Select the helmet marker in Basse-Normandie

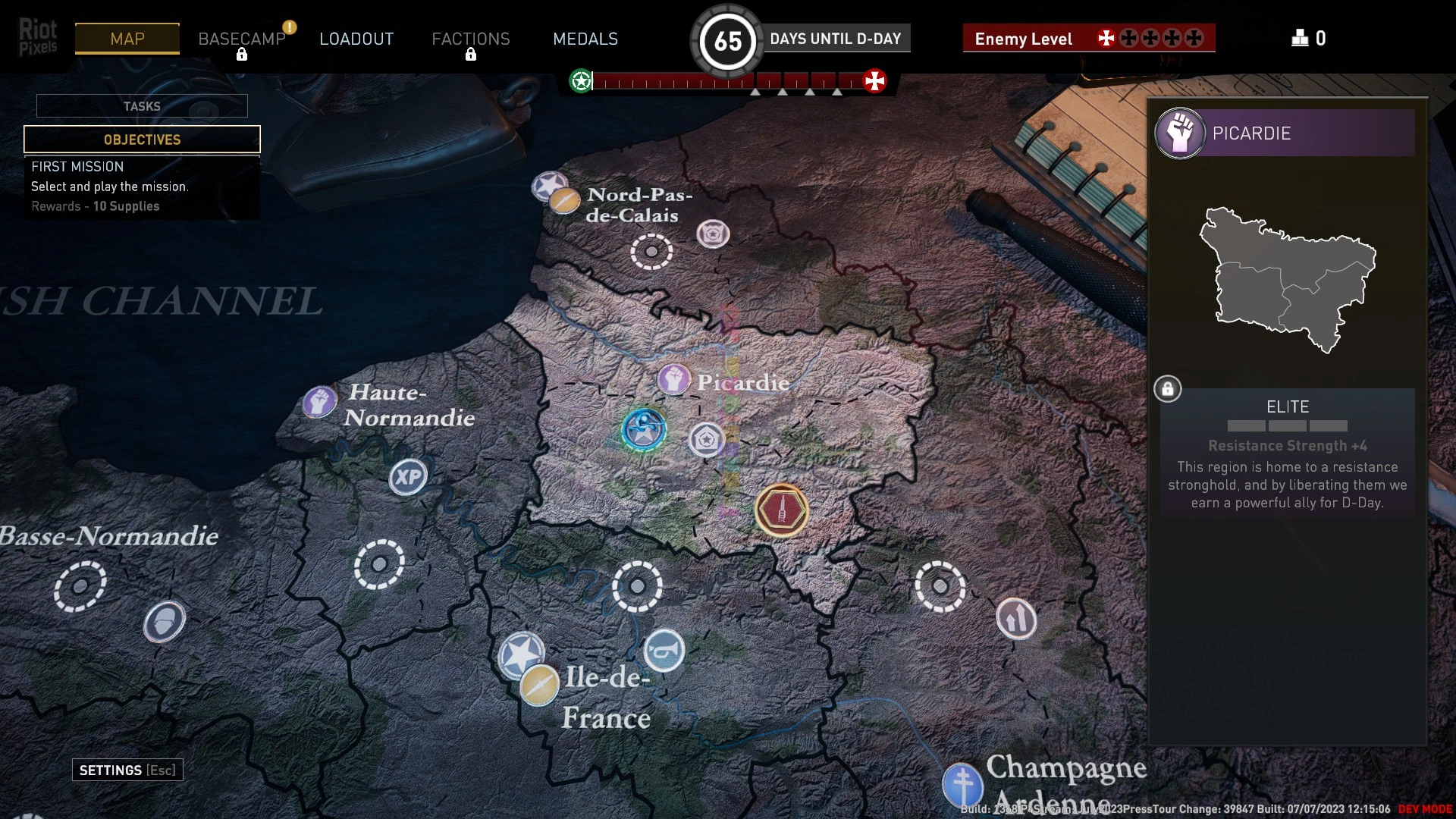pos(164,622)
